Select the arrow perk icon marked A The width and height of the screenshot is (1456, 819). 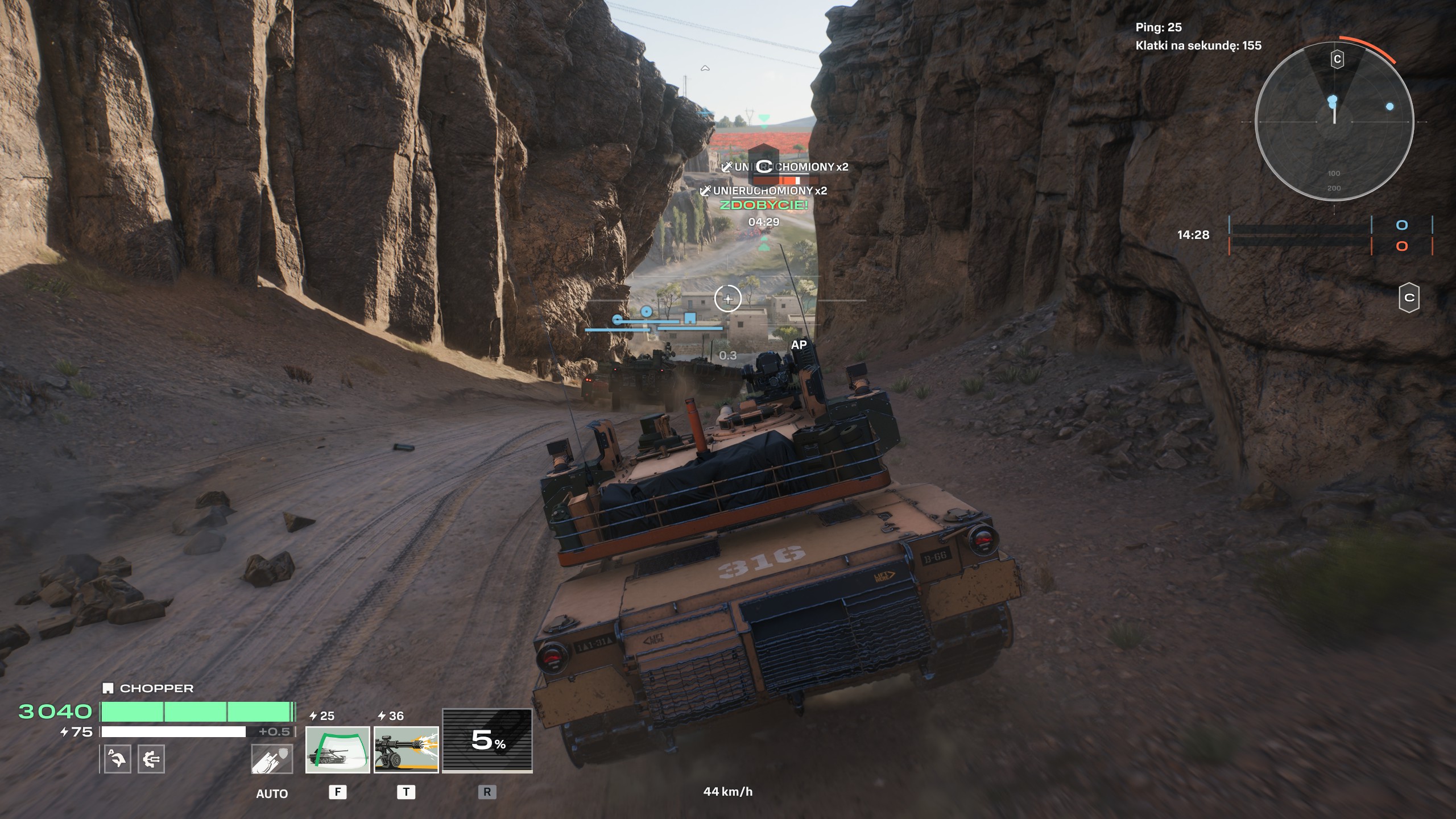(x=118, y=759)
